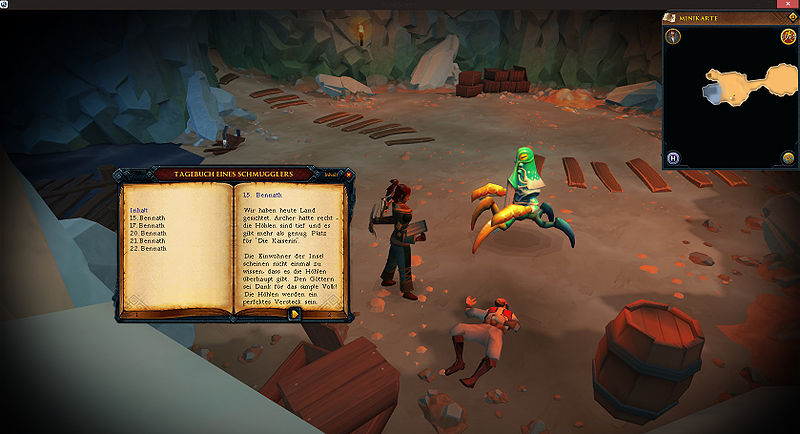The width and height of the screenshot is (800, 434).
Task: Open the world map globe icon
Action: tap(788, 158)
